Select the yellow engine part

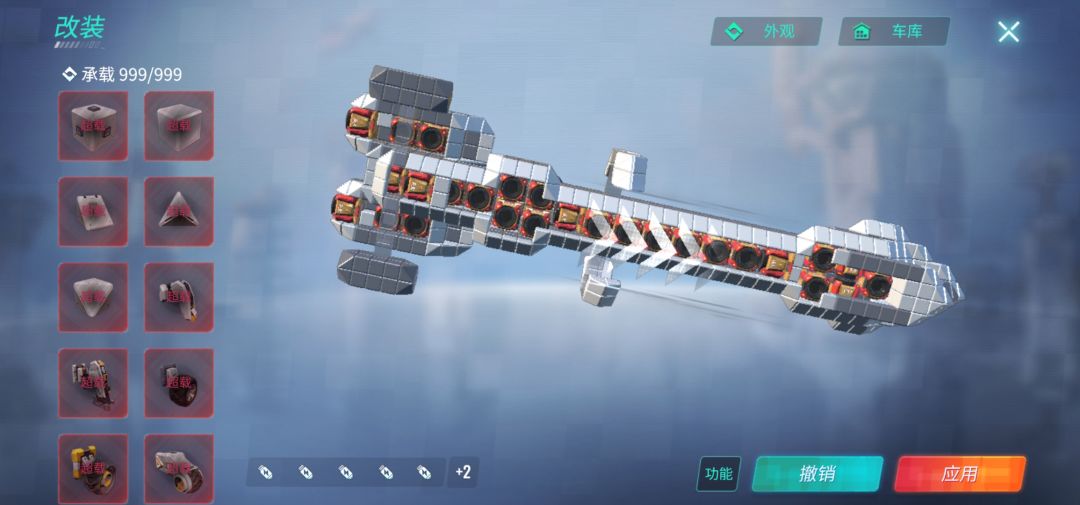click(x=93, y=467)
